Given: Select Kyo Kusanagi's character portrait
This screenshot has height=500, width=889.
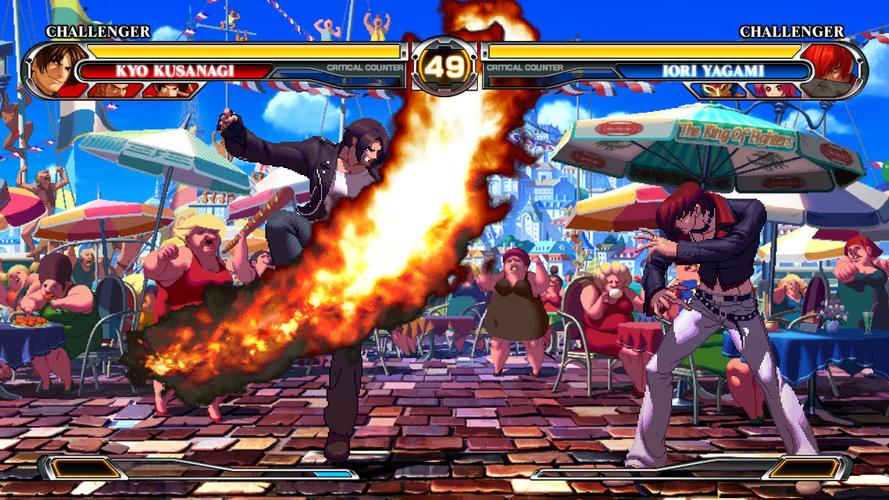Looking at the screenshot, I should pyautogui.click(x=50, y=68).
